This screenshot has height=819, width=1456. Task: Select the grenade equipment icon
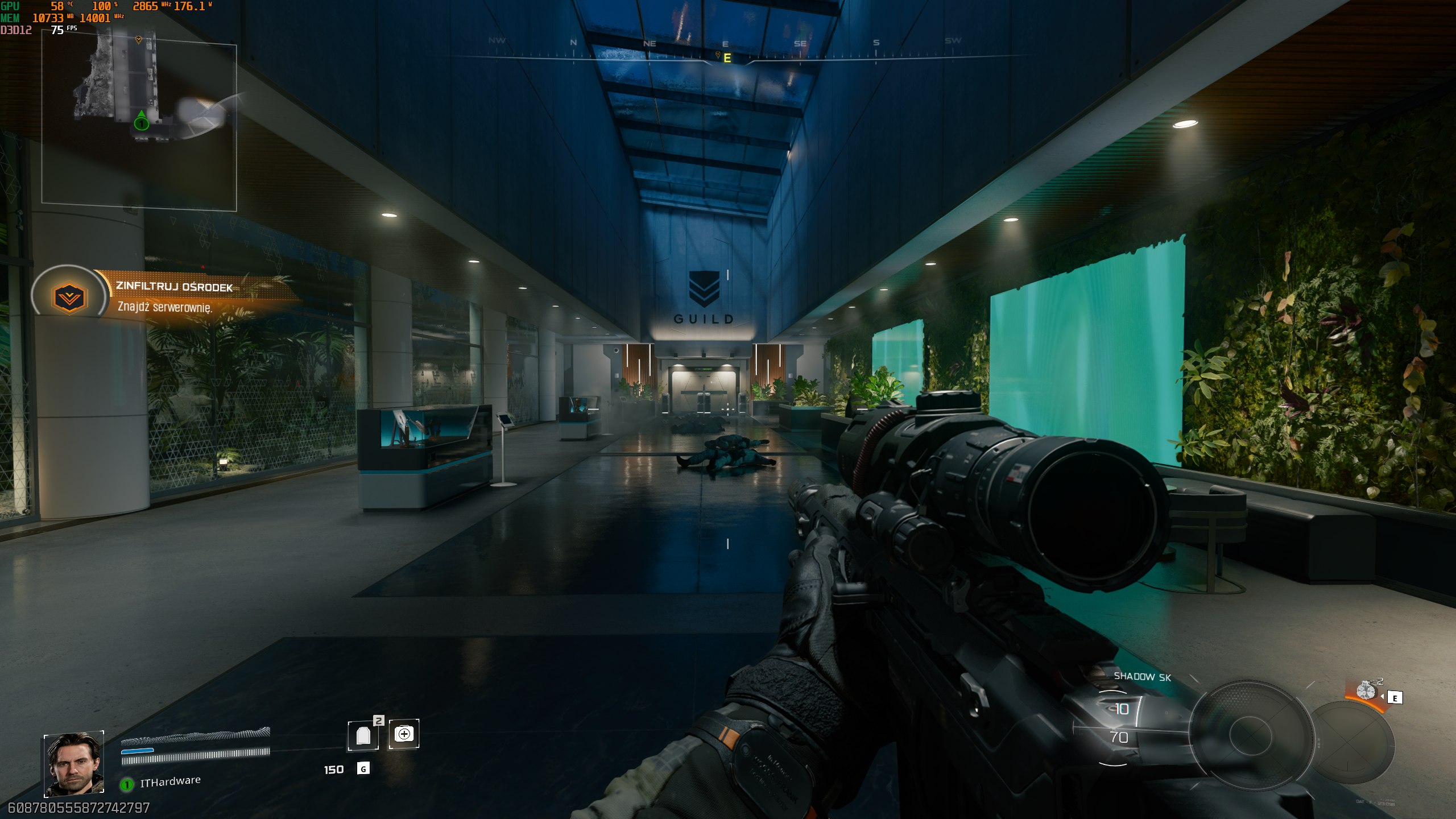coord(1366,691)
